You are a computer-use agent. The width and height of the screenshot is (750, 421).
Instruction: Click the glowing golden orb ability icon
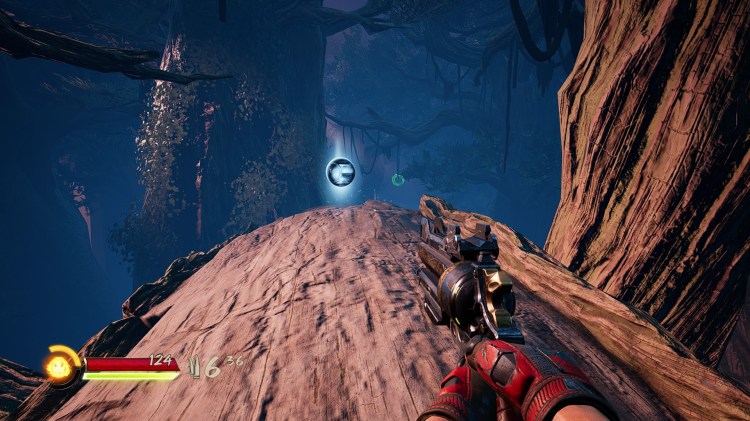pos(57,366)
